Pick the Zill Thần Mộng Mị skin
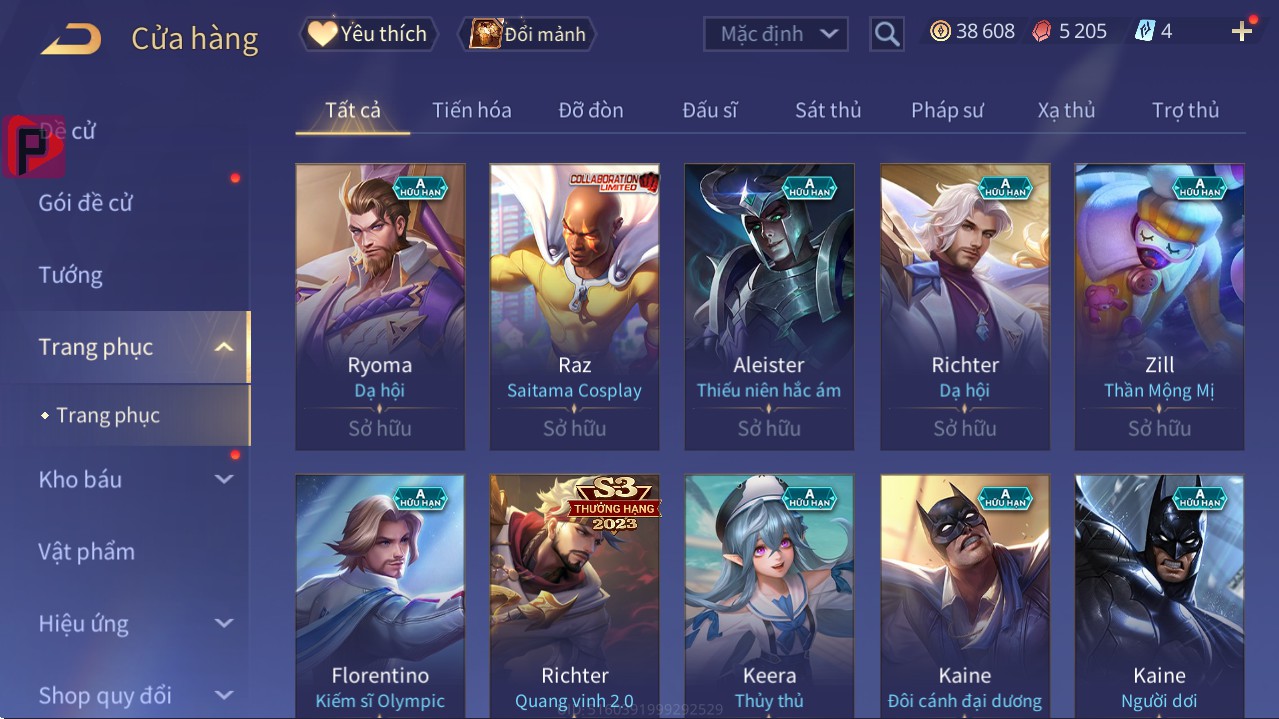The height and width of the screenshot is (719, 1279). pyautogui.click(x=1159, y=306)
